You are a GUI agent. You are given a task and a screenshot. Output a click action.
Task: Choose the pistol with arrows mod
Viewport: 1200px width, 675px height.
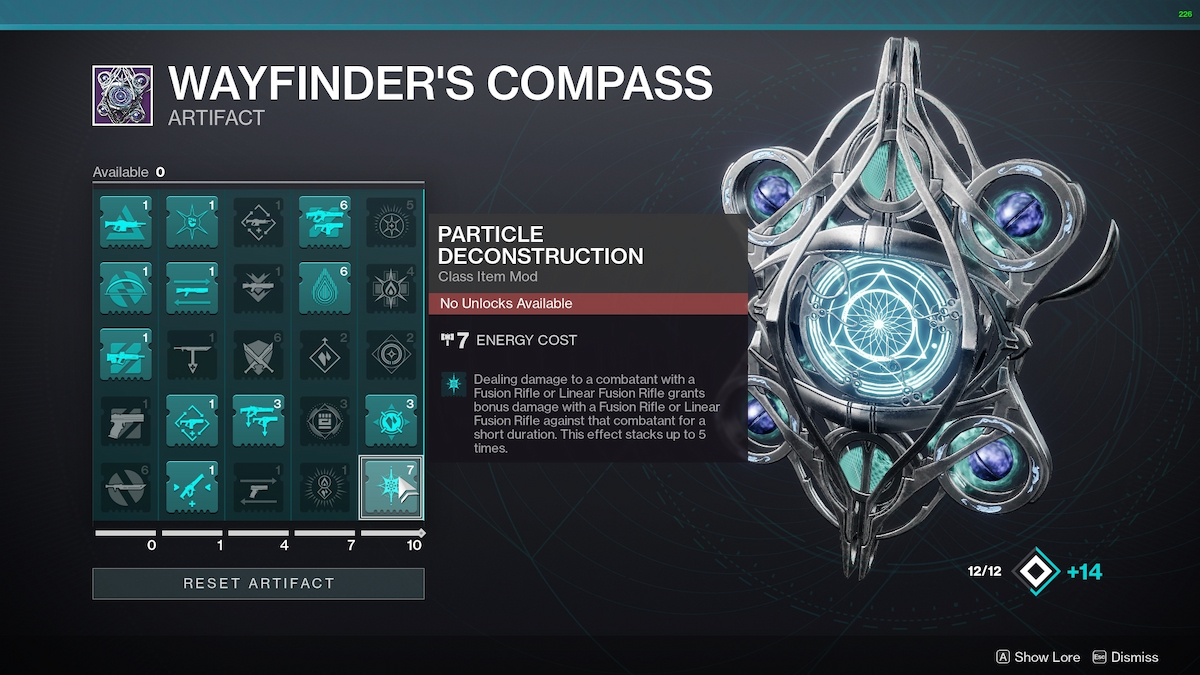pyautogui.click(x=258, y=487)
